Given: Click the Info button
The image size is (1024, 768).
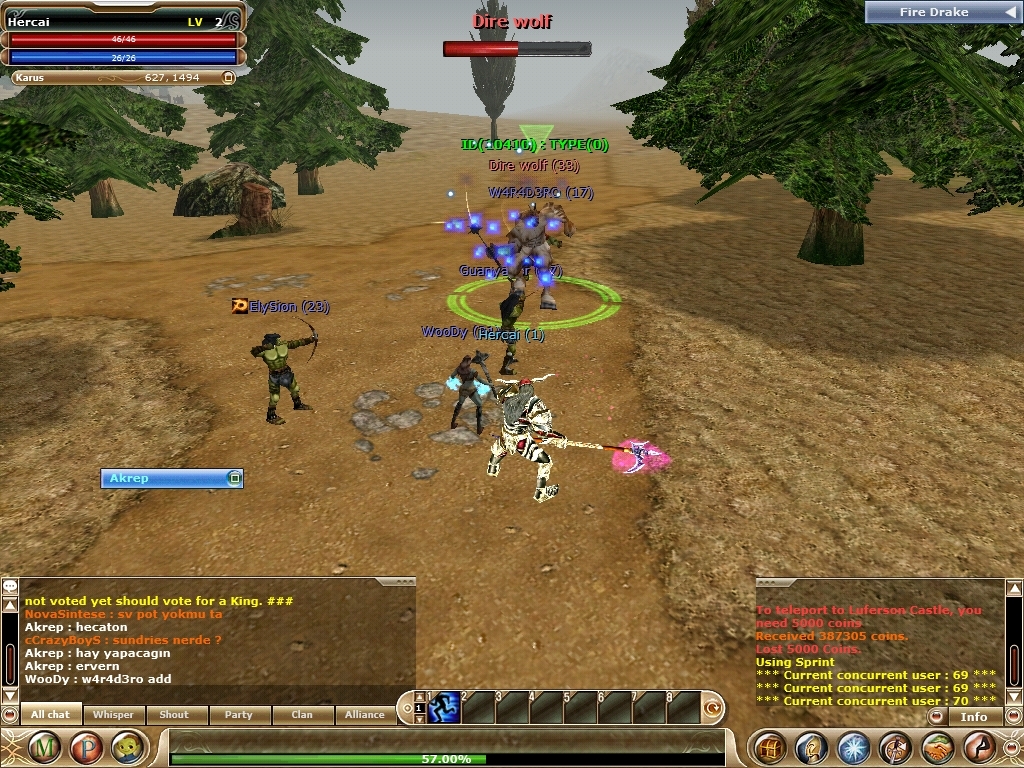Looking at the screenshot, I should (973, 716).
